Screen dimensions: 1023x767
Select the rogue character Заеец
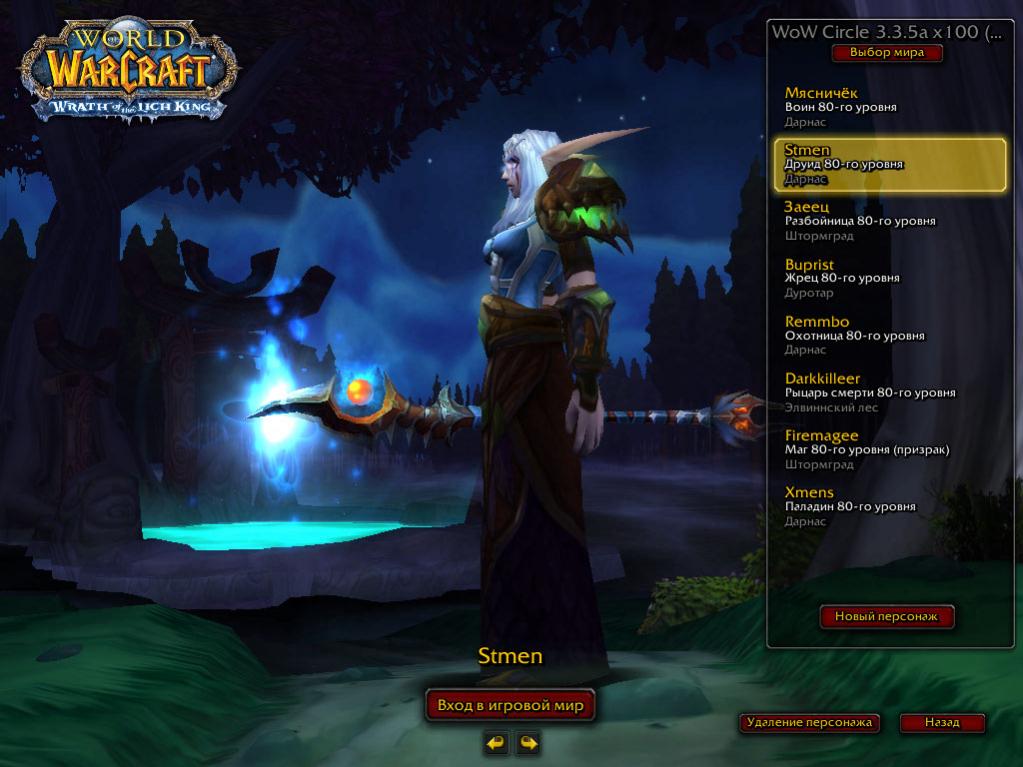889,221
